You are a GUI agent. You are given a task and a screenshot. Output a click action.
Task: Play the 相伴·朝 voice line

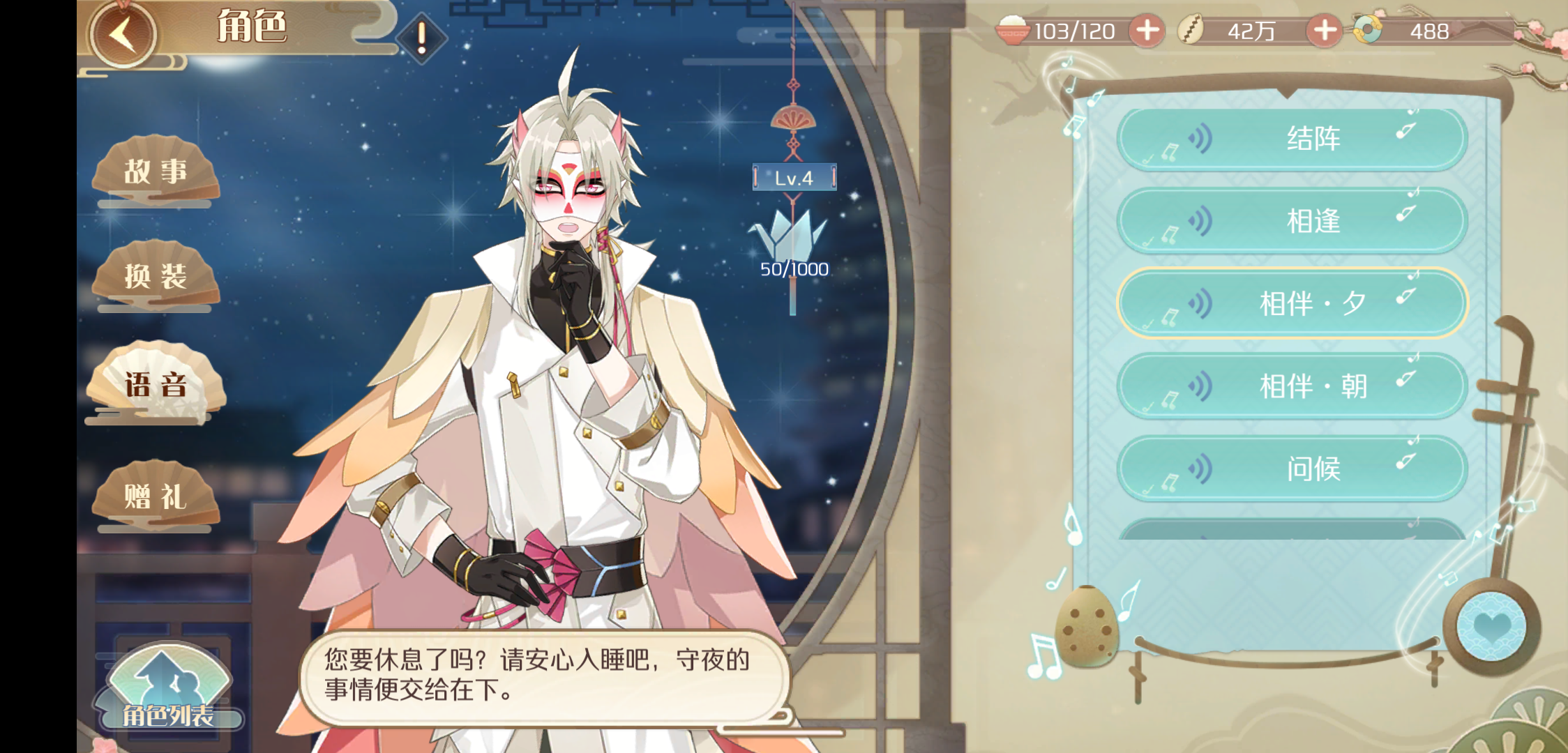[x=1292, y=386]
